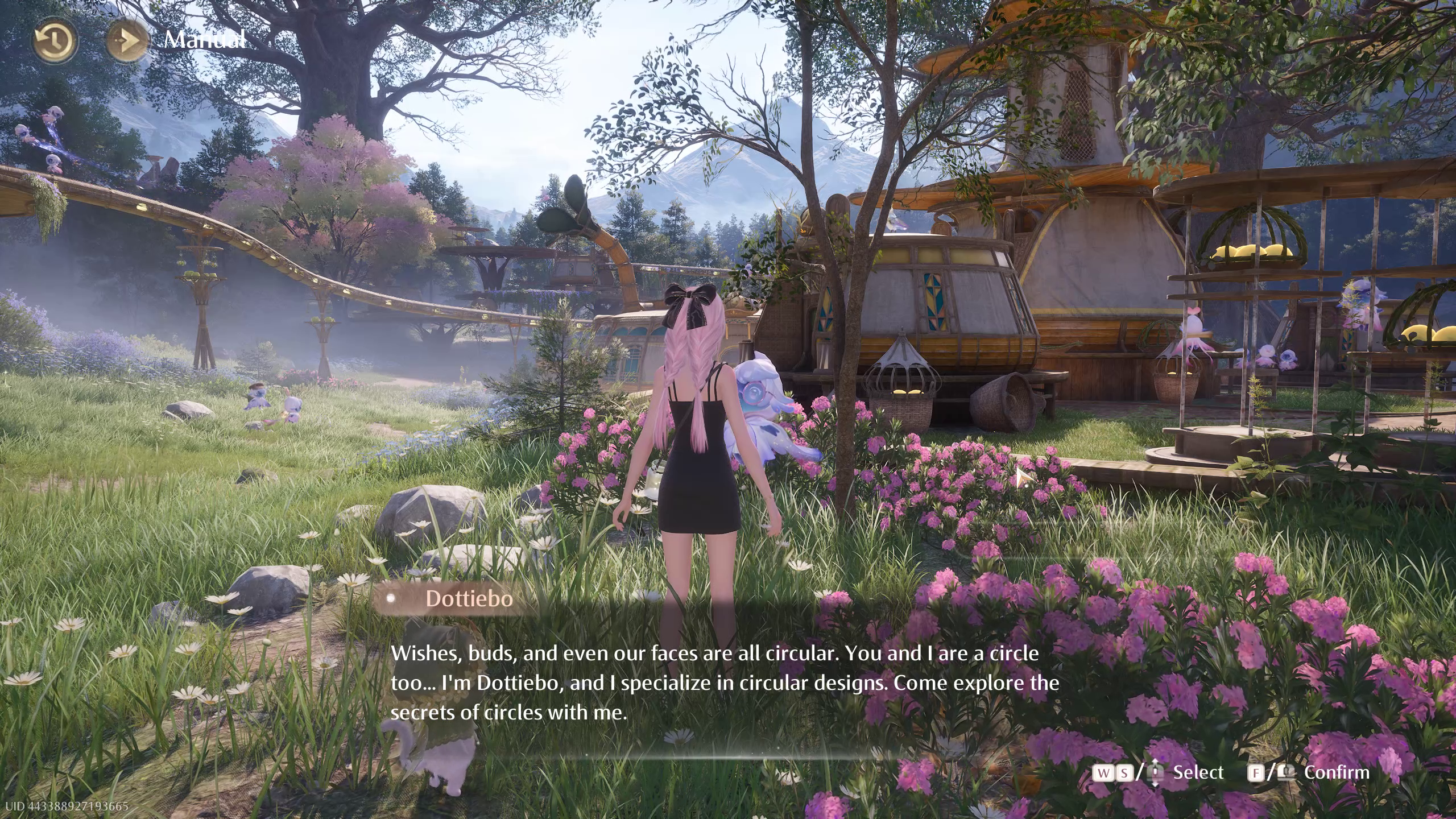Toggle Manual dialogue auto-play mode

pyautogui.click(x=129, y=41)
